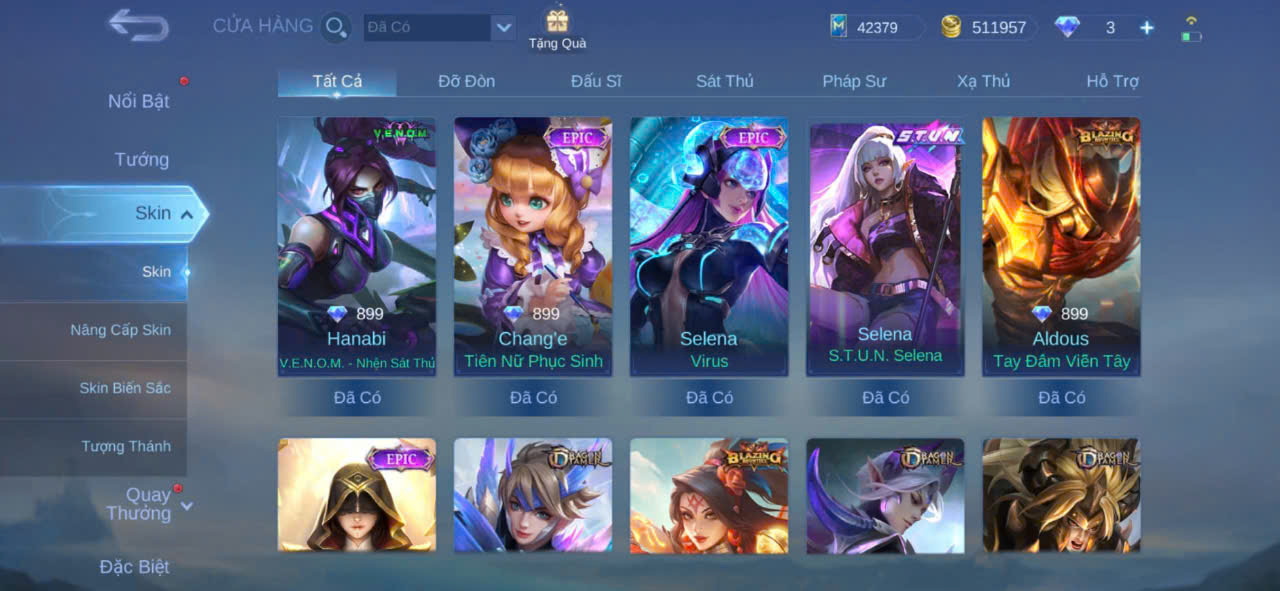Open the shop search magnifier

[336, 27]
